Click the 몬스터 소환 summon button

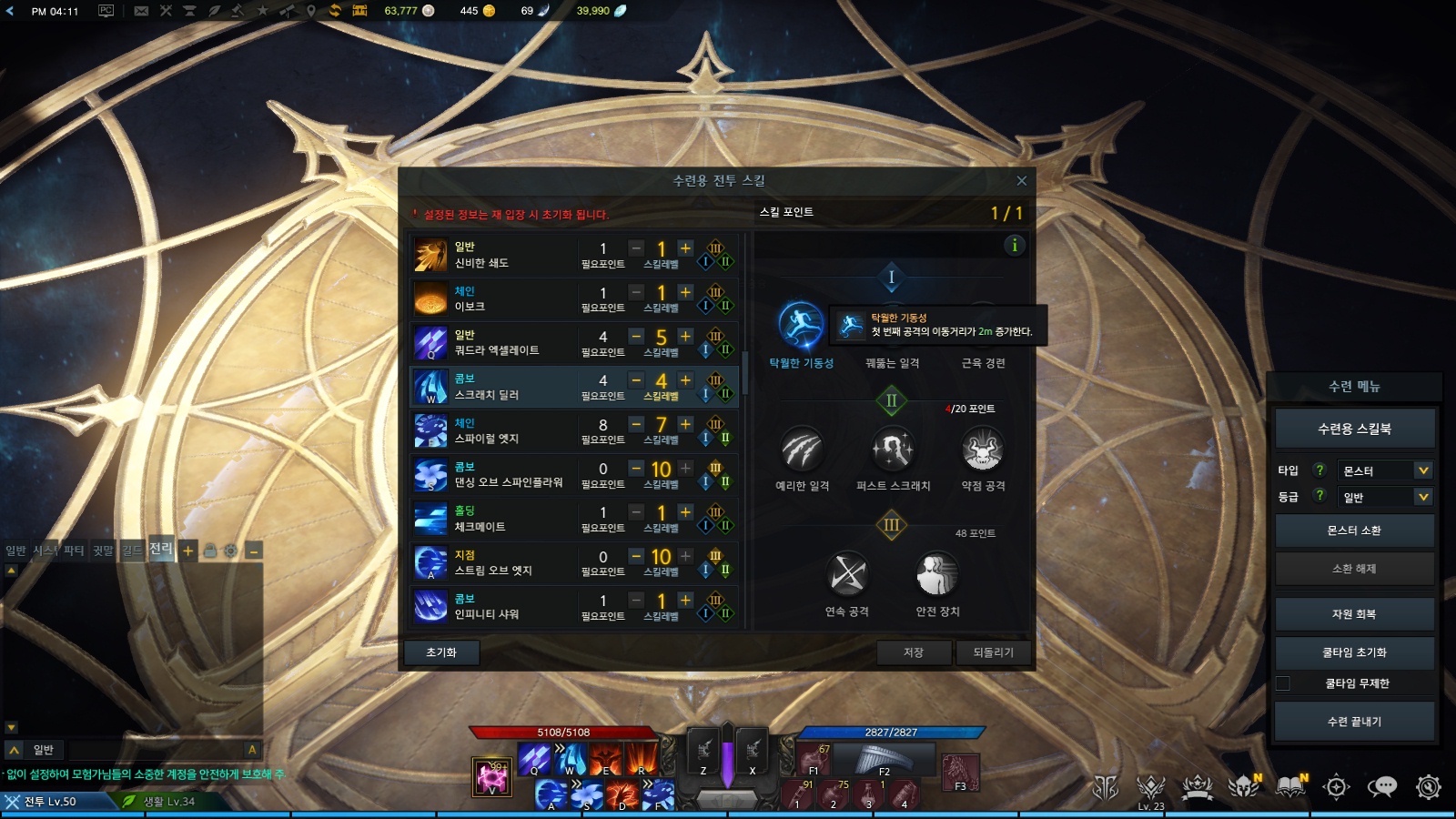(x=1354, y=531)
